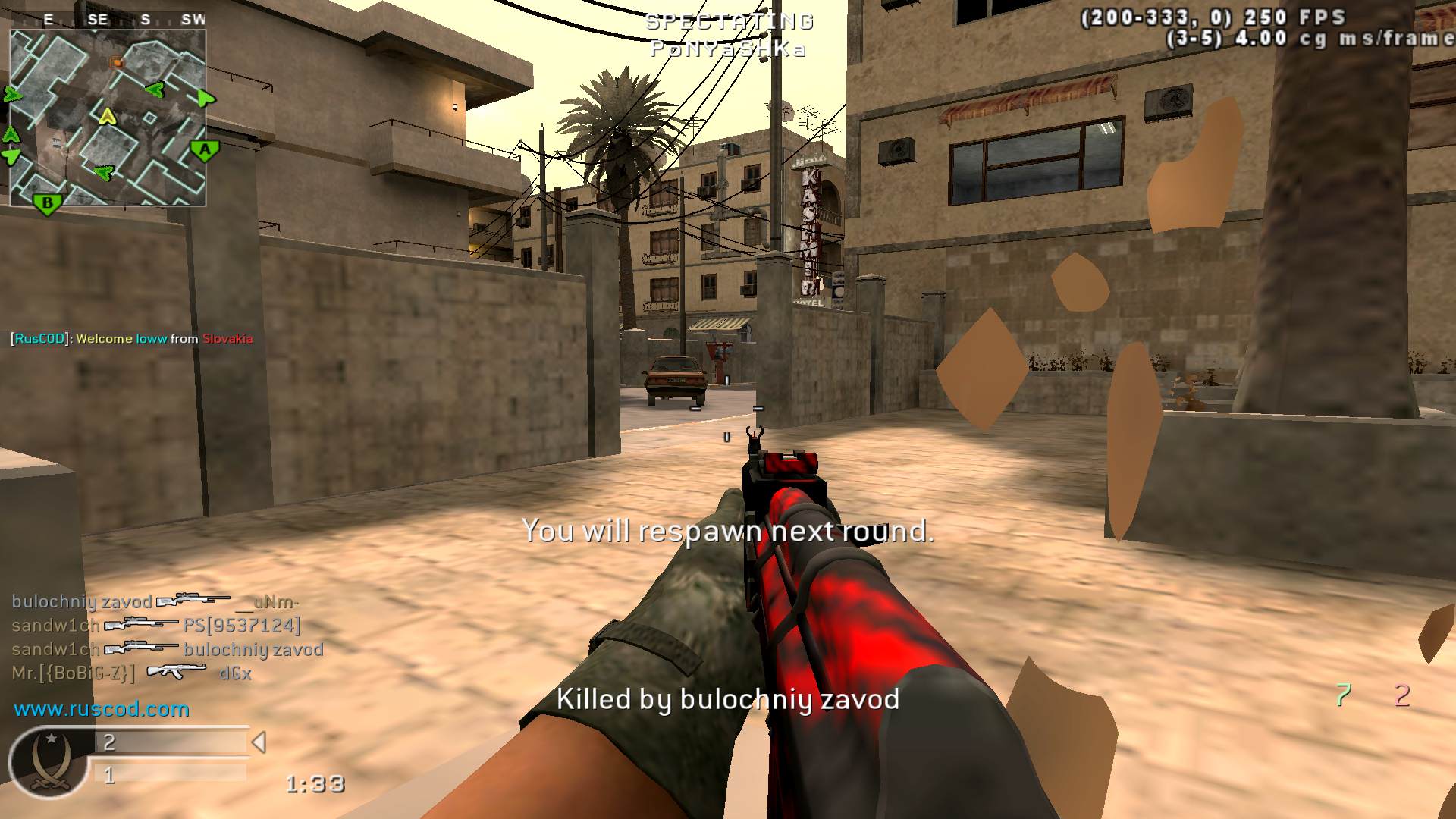Open the www.ruscod.com link
The height and width of the screenshot is (819, 1456).
102,709
